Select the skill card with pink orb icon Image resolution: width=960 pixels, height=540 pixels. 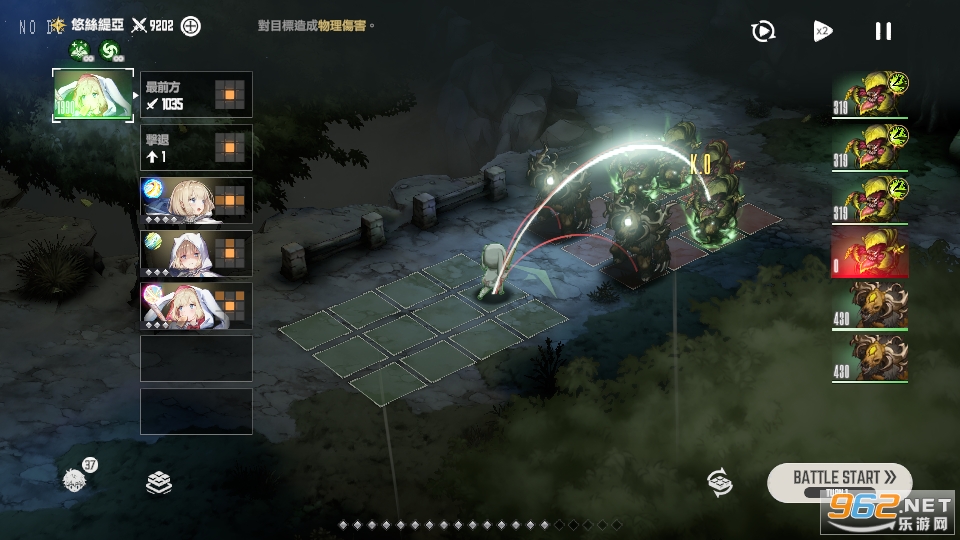tap(196, 306)
